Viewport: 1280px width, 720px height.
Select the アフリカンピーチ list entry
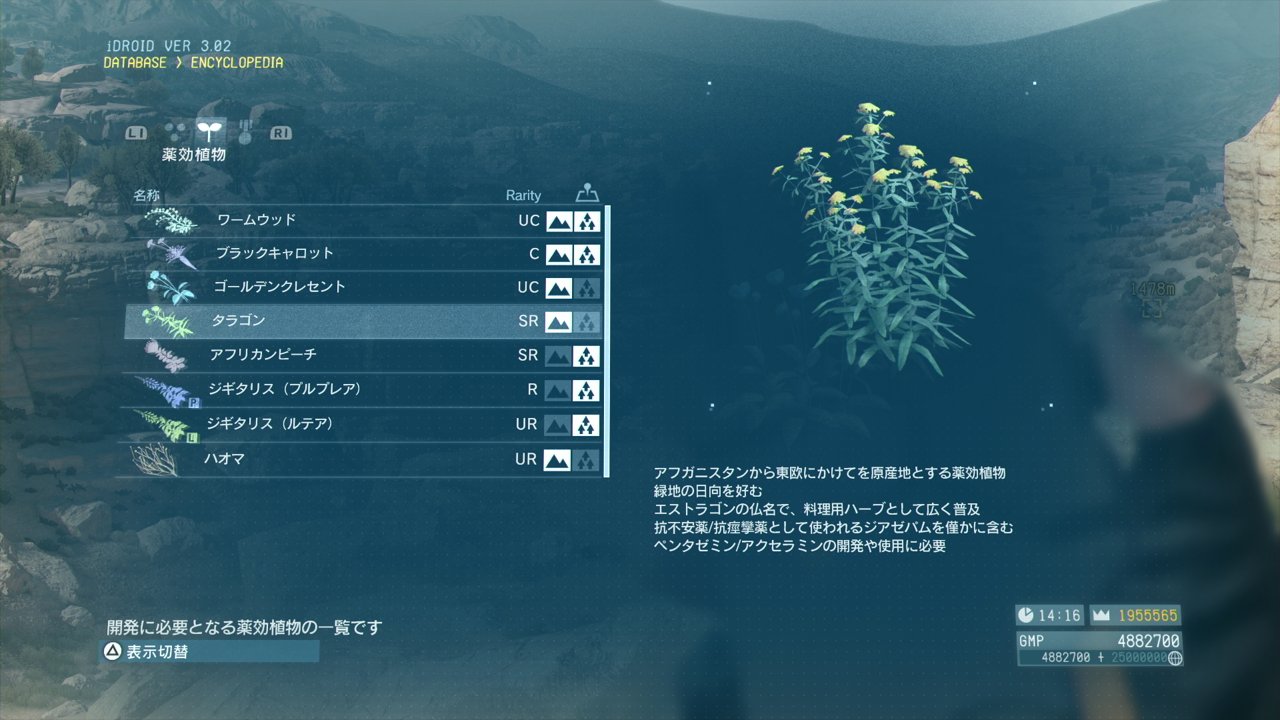pos(300,355)
